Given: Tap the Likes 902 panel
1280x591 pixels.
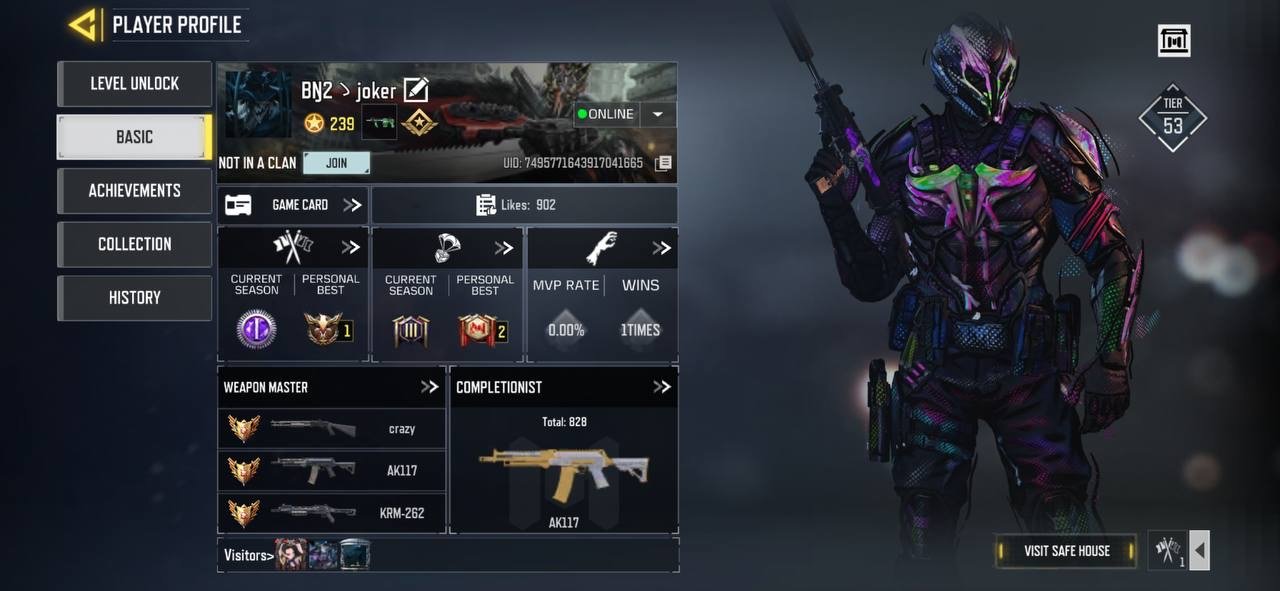Looking at the screenshot, I should click(524, 205).
